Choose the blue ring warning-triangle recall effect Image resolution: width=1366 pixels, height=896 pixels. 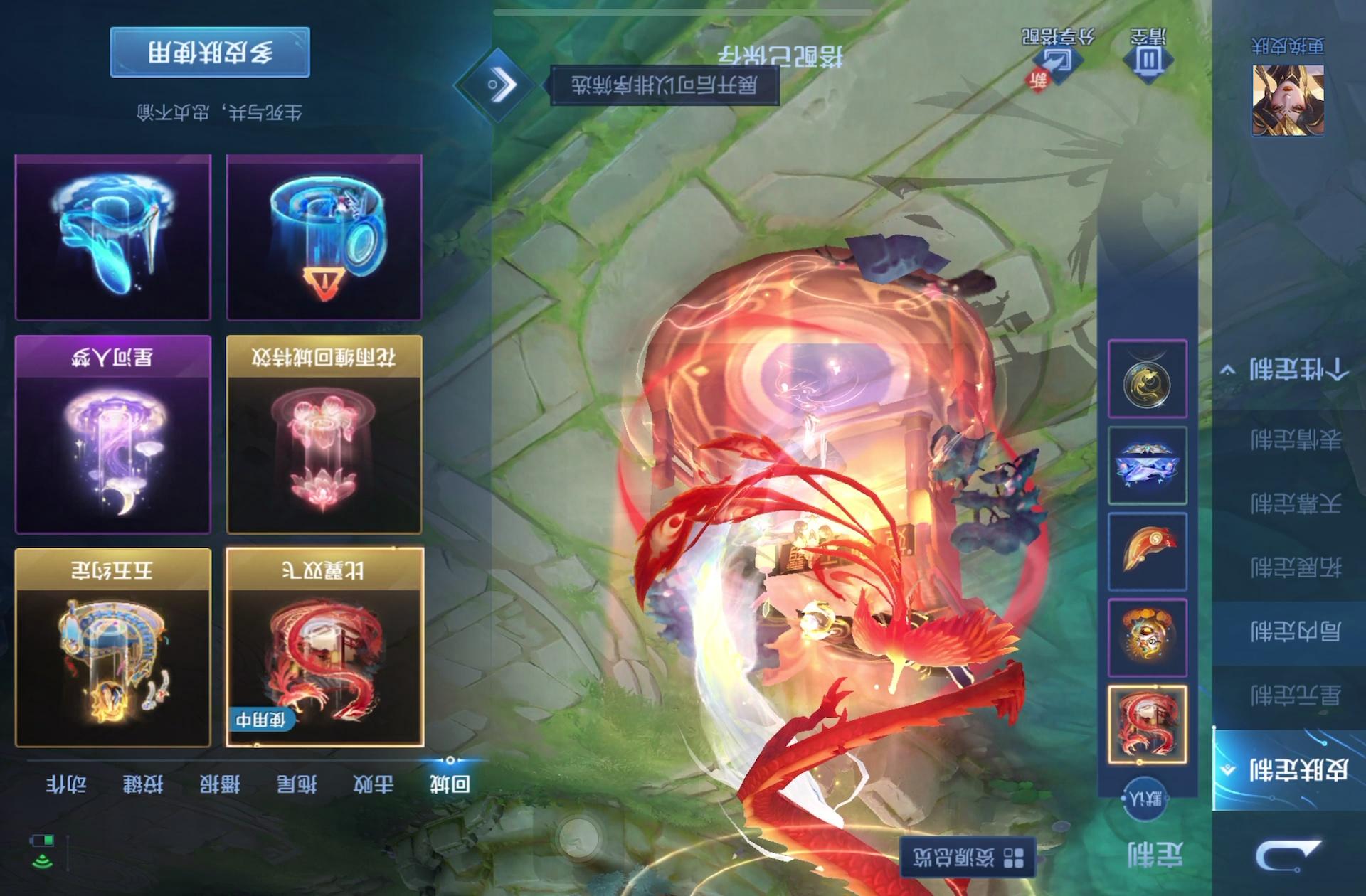[324, 237]
